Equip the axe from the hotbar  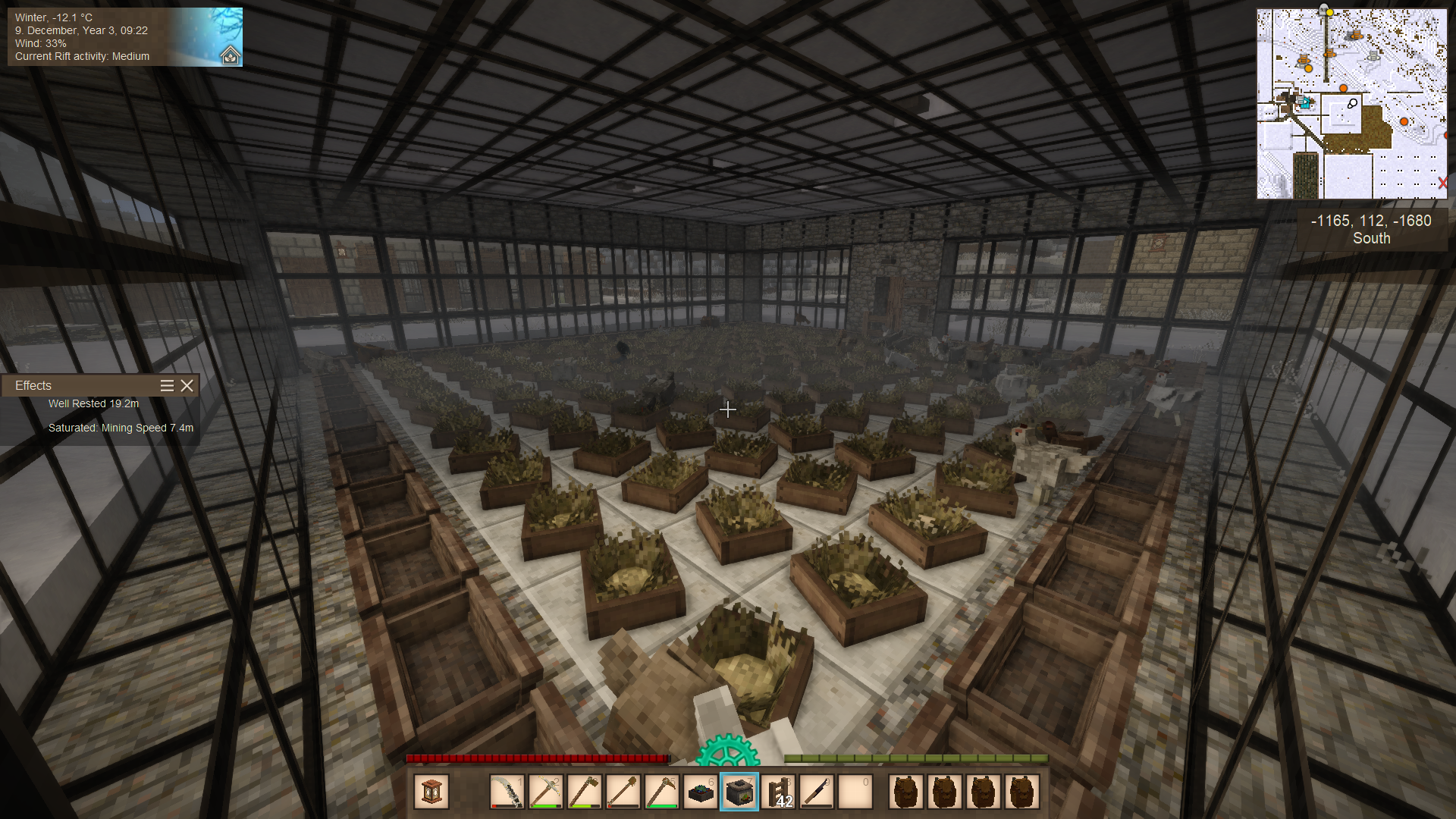[x=584, y=792]
